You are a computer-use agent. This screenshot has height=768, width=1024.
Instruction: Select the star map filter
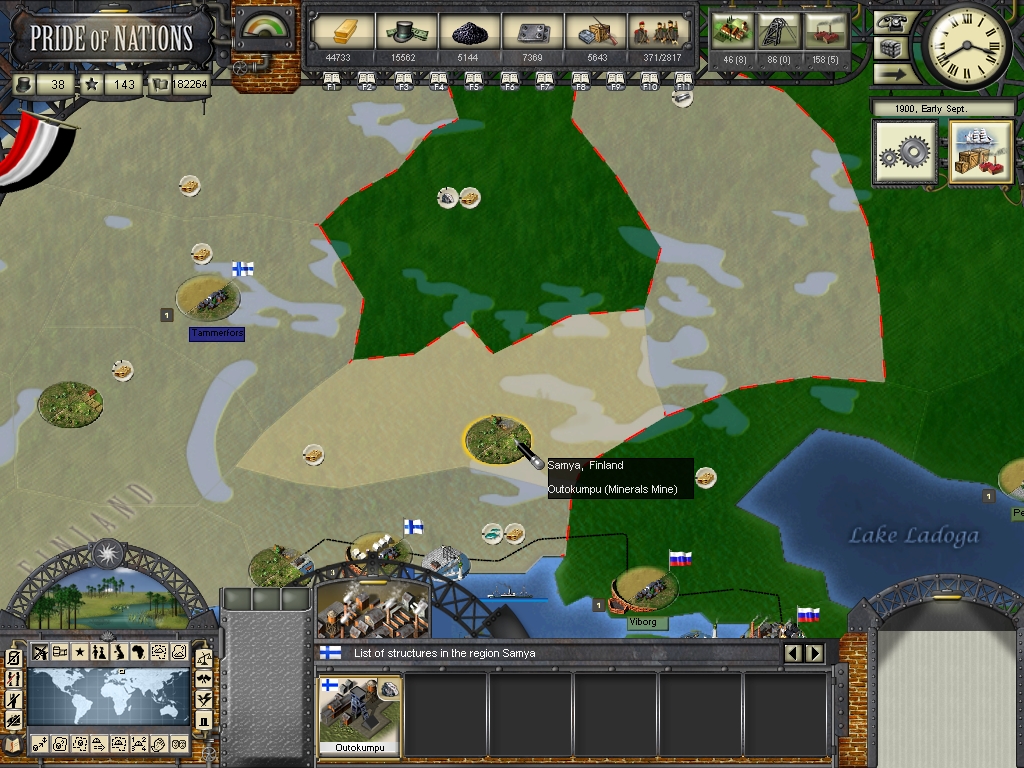tap(80, 653)
